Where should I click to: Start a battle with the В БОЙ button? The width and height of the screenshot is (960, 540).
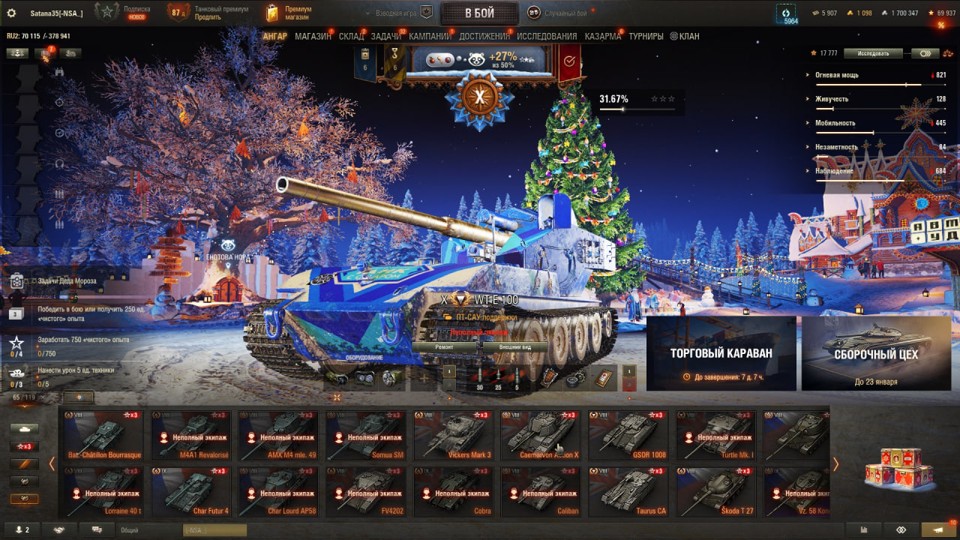(x=479, y=13)
